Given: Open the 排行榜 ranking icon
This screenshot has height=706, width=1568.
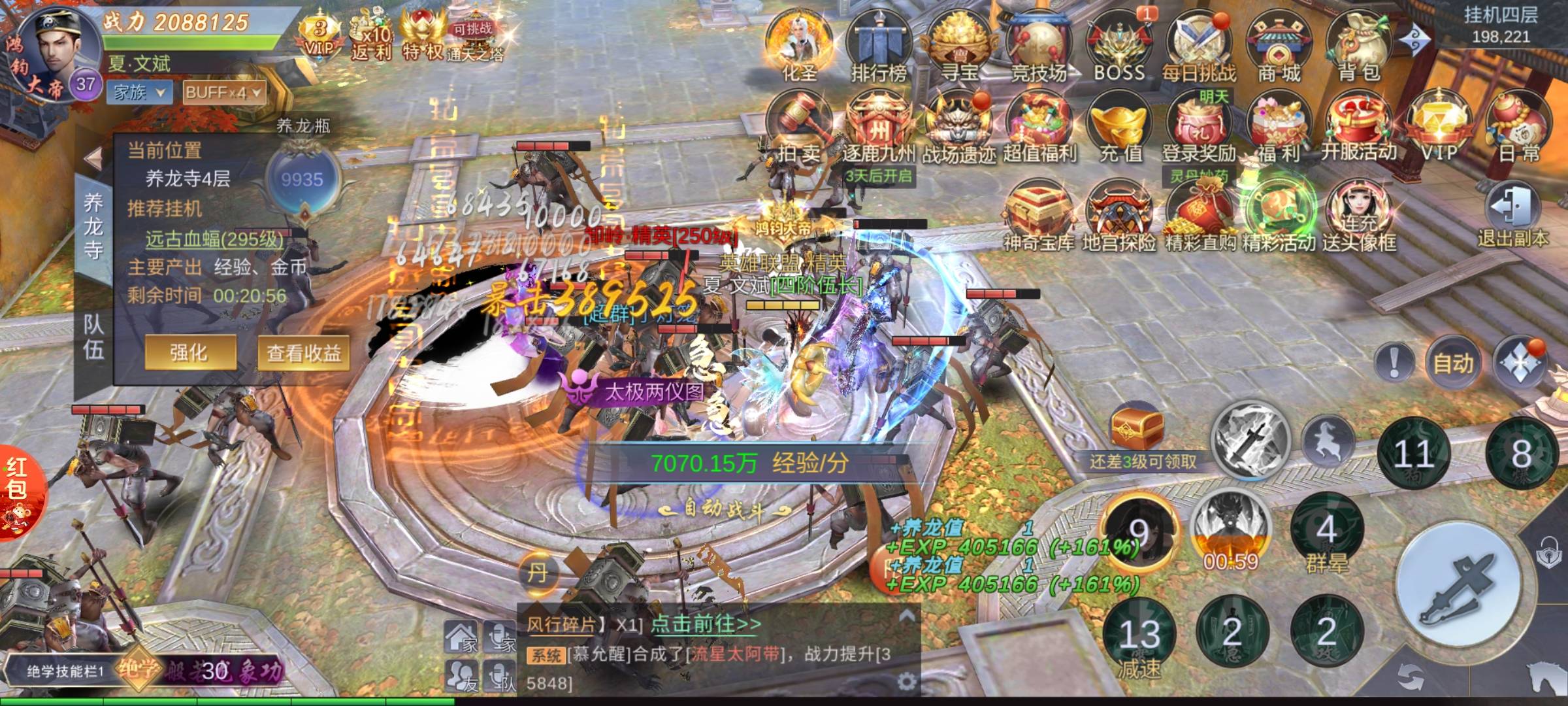Looking at the screenshot, I should tap(879, 46).
